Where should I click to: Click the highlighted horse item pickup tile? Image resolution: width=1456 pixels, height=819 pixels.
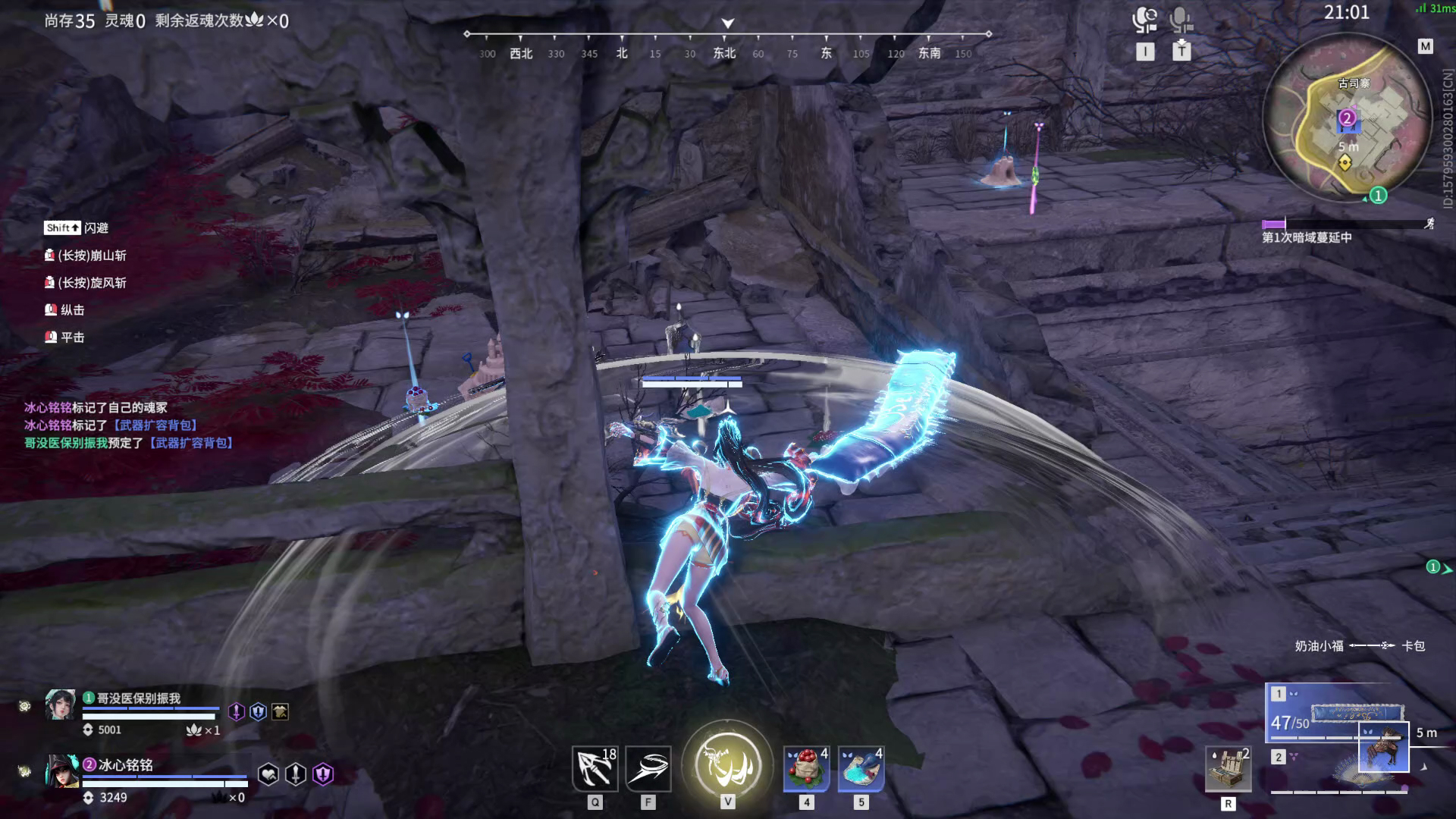coord(1383,747)
